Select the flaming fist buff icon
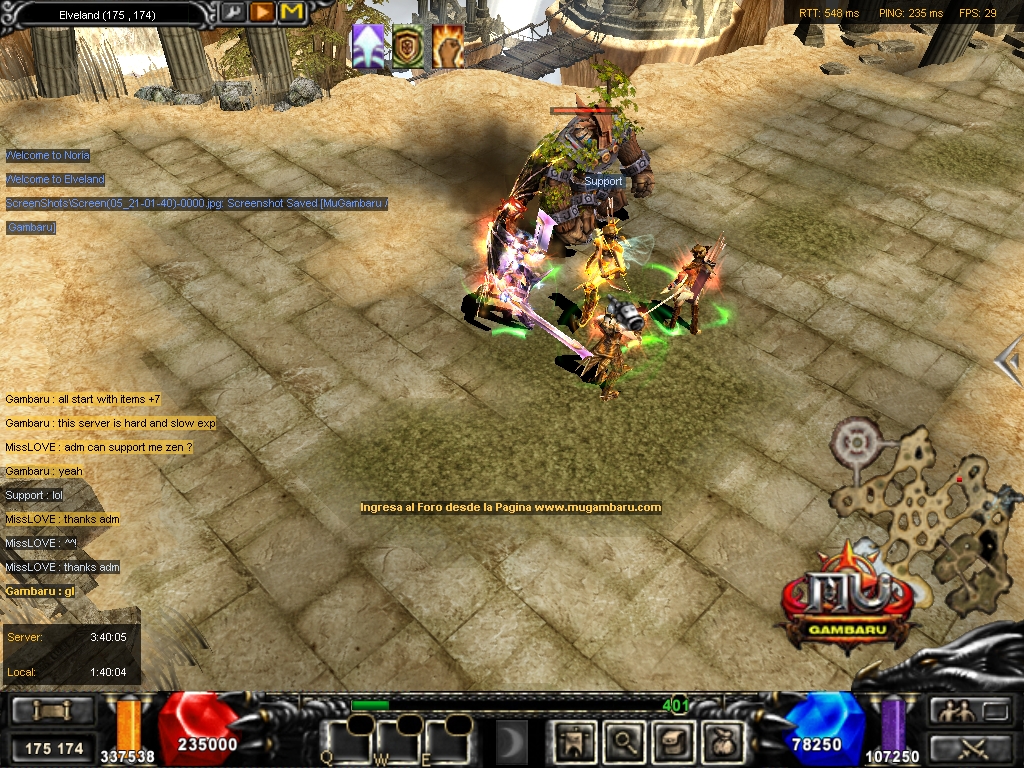This screenshot has width=1024, height=768. click(447, 47)
